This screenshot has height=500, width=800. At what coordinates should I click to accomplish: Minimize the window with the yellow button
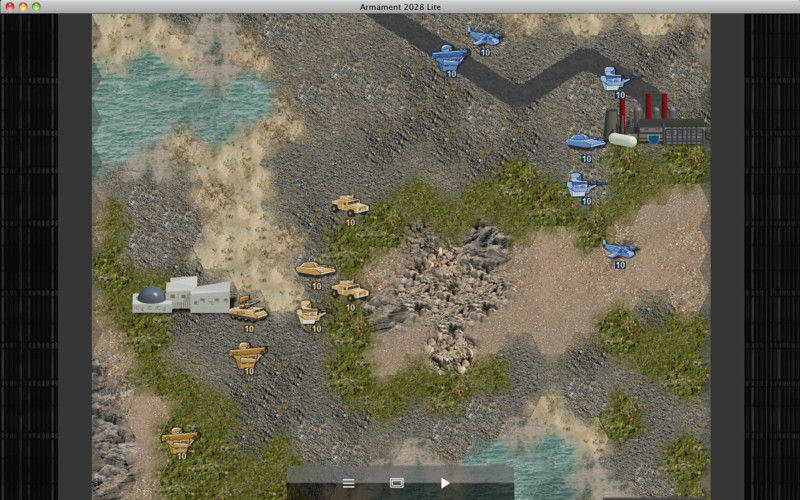(23, 7)
